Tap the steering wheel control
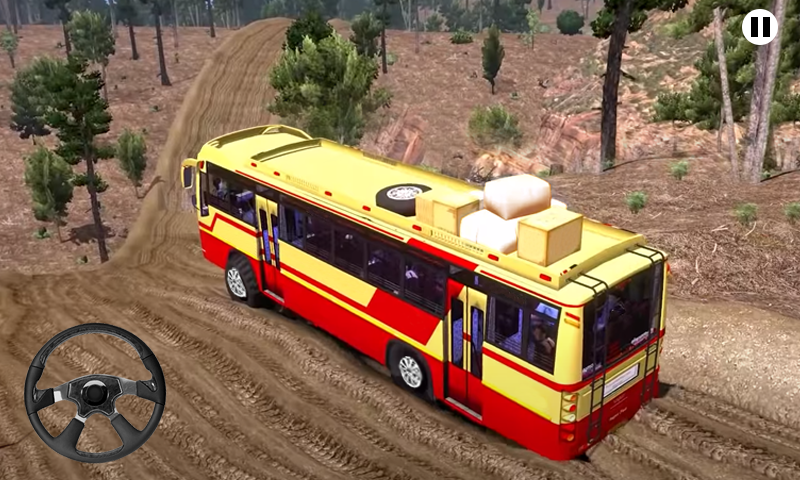The width and height of the screenshot is (800, 480). pyautogui.click(x=95, y=392)
